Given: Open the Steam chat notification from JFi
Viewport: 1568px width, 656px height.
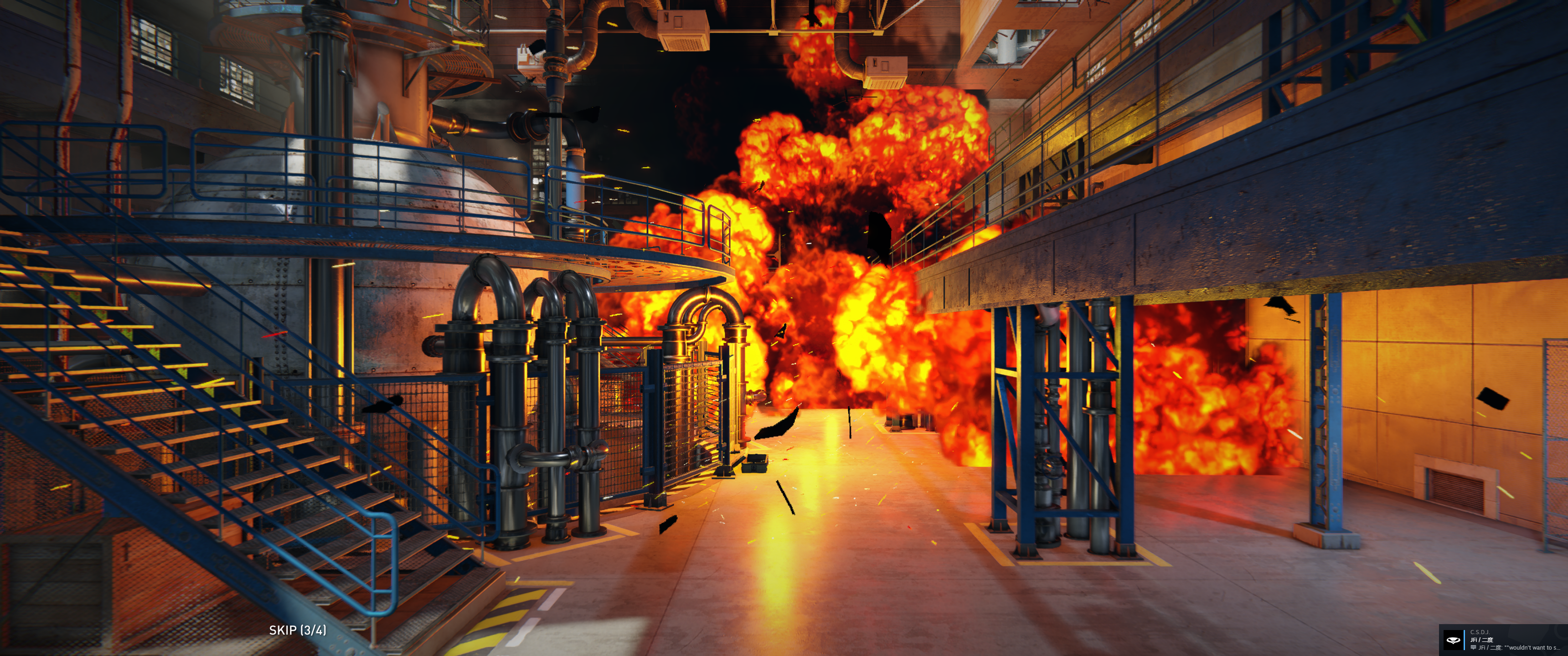Looking at the screenshot, I should (1502, 640).
